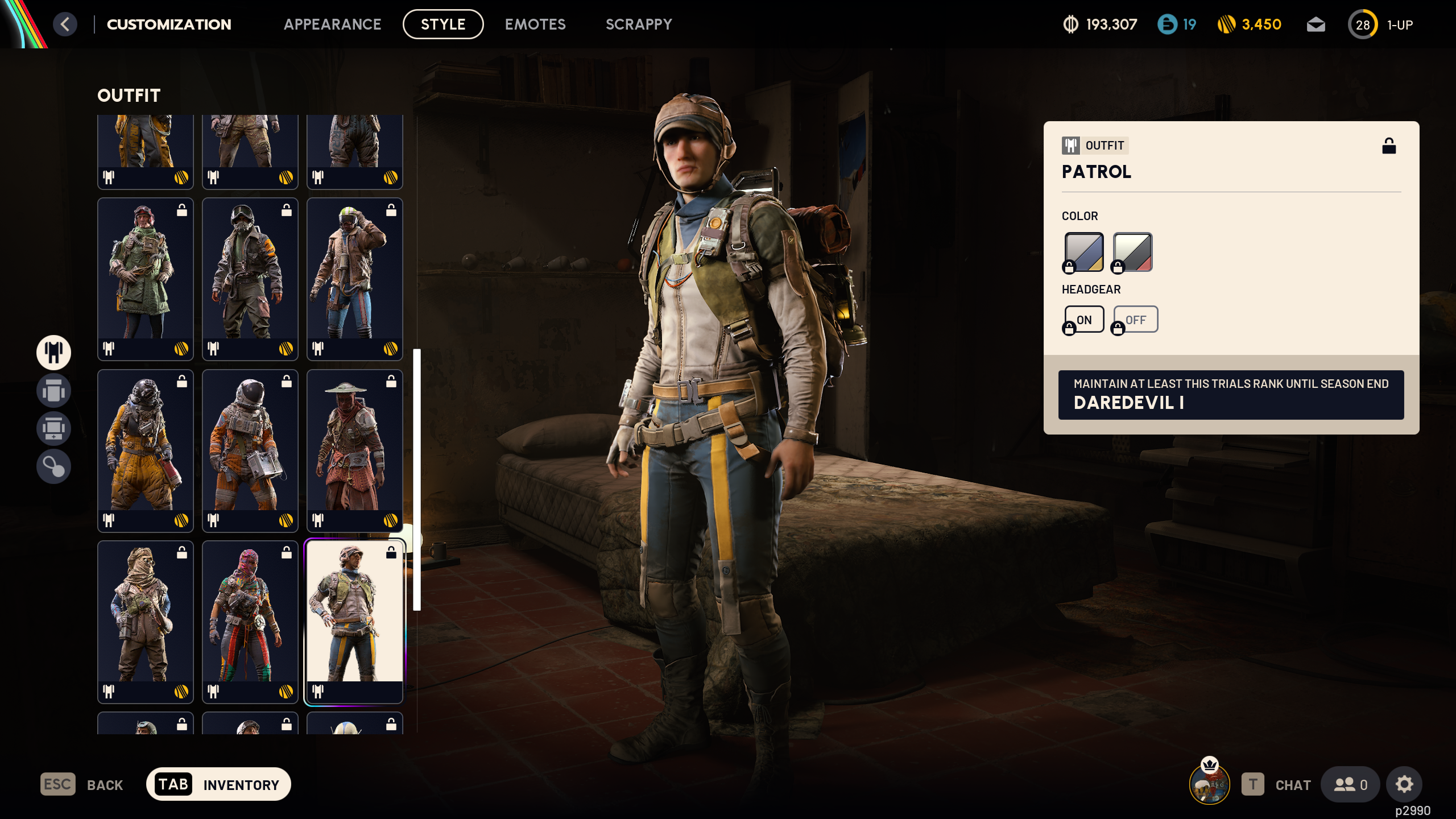Open the second mannequin category in left sidebar
1456x819 pixels.
click(53, 391)
